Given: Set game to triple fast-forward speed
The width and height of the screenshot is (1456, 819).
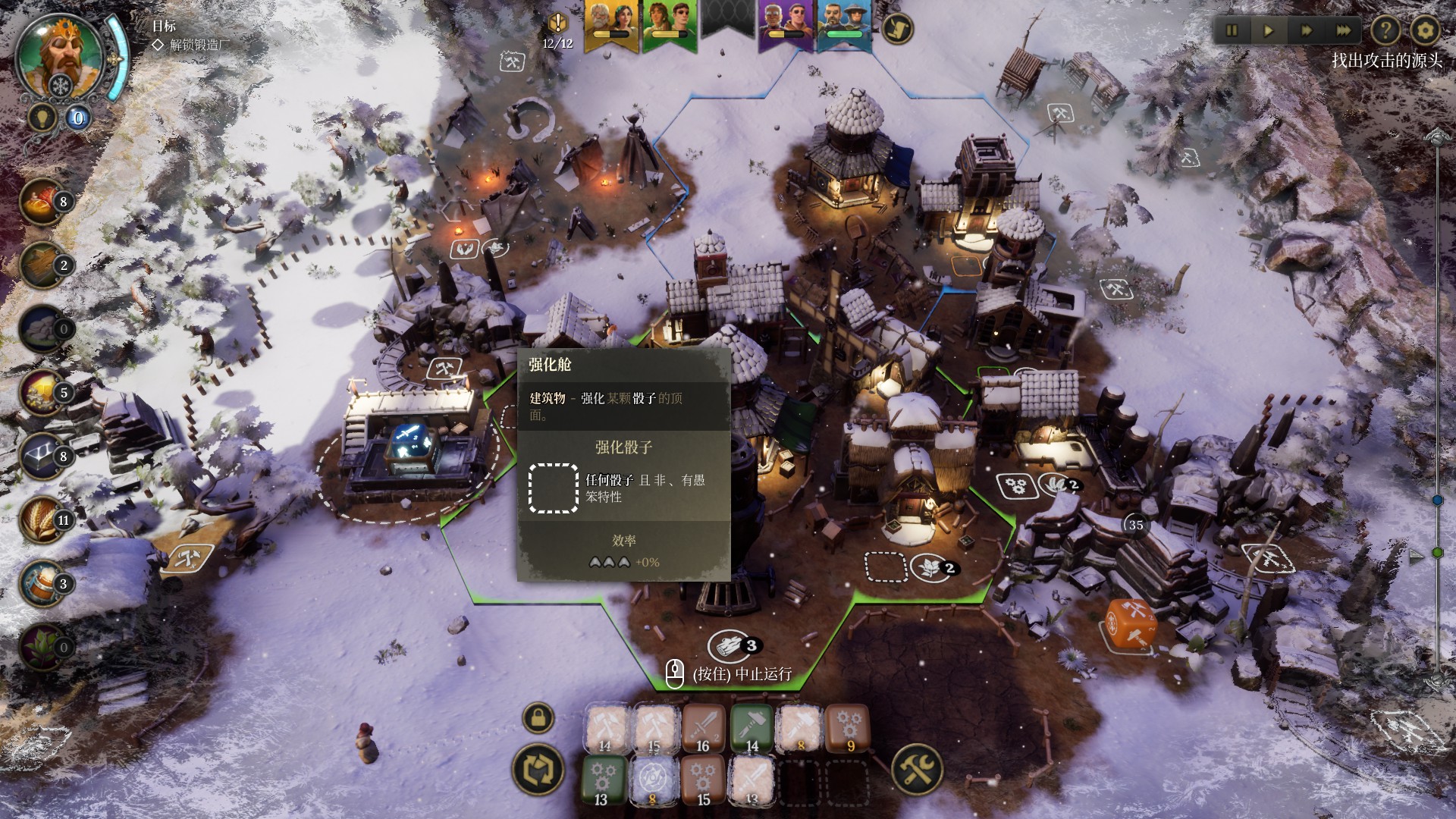Looking at the screenshot, I should click(x=1344, y=31).
